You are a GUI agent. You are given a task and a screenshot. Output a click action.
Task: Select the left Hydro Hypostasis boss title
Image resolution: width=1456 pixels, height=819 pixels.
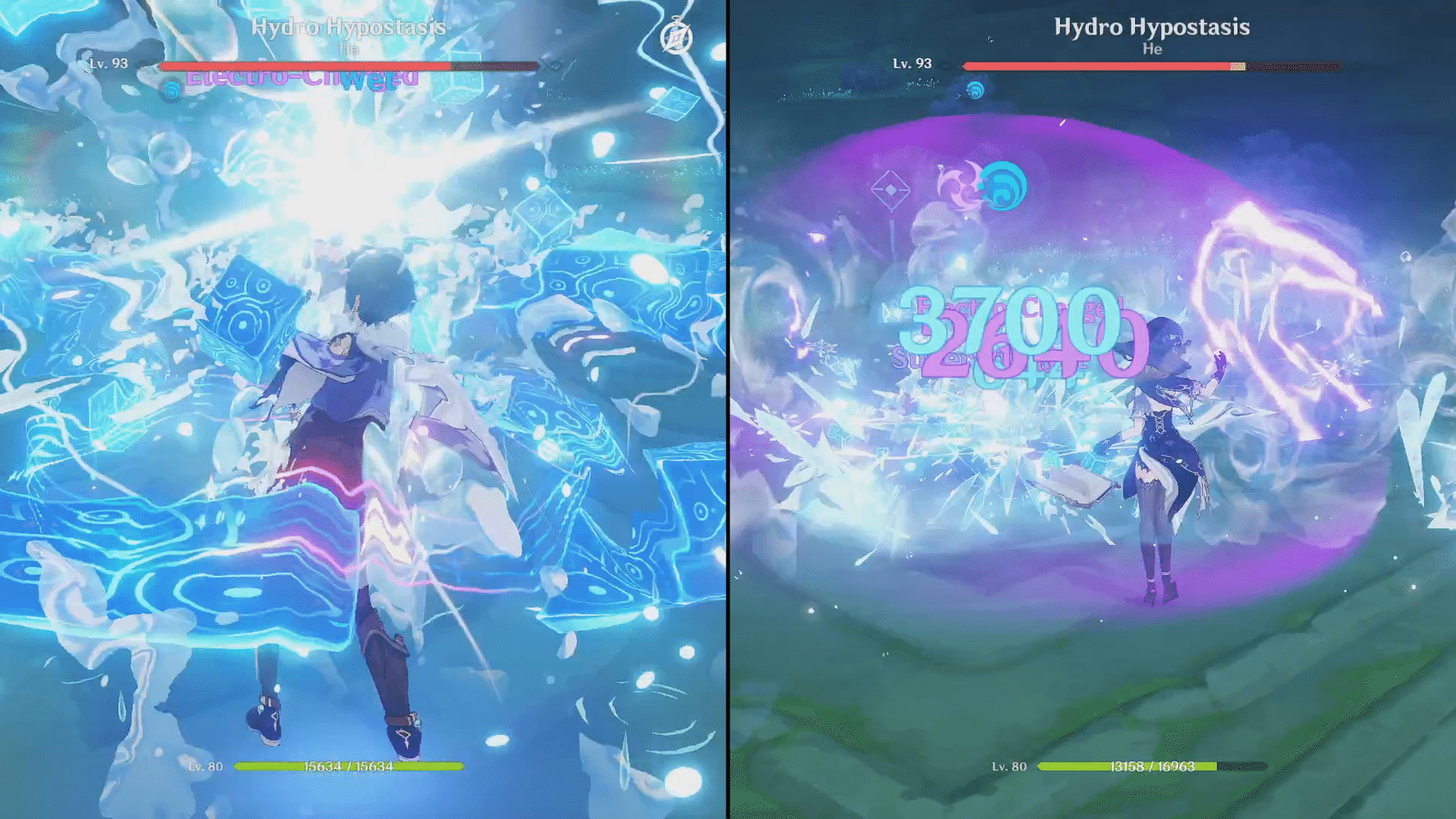[350, 25]
